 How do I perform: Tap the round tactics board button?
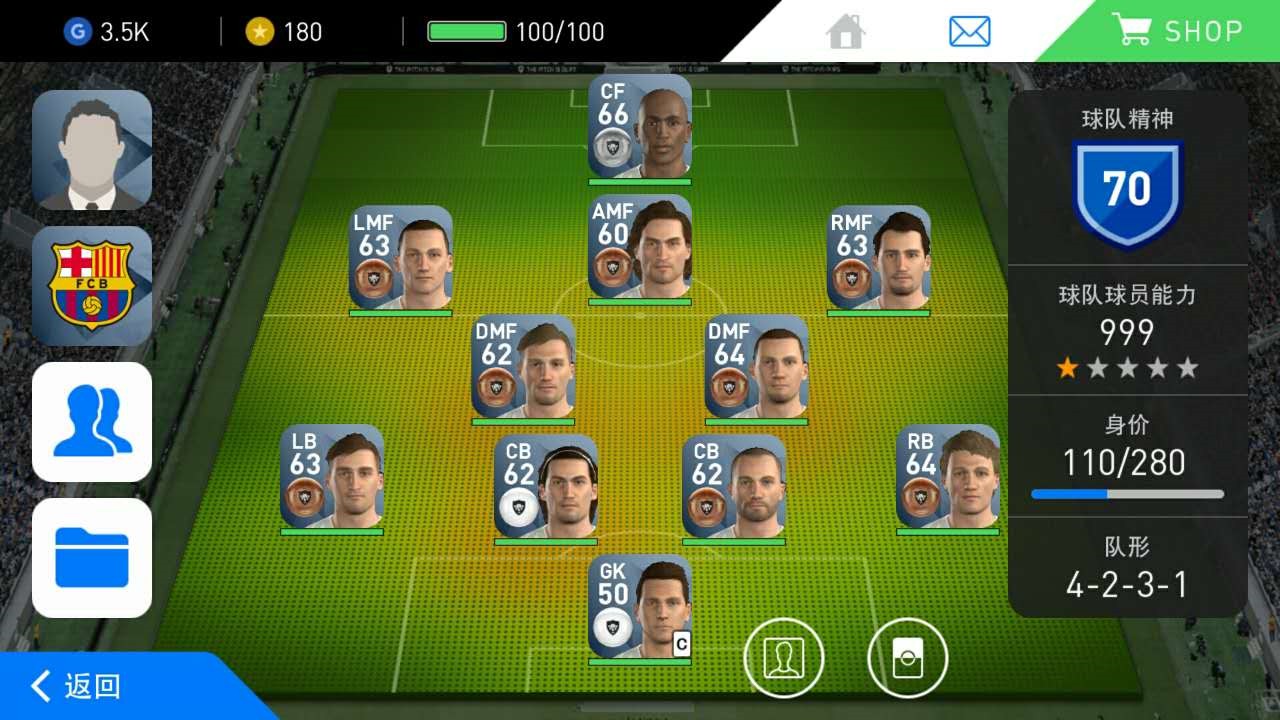pos(907,657)
